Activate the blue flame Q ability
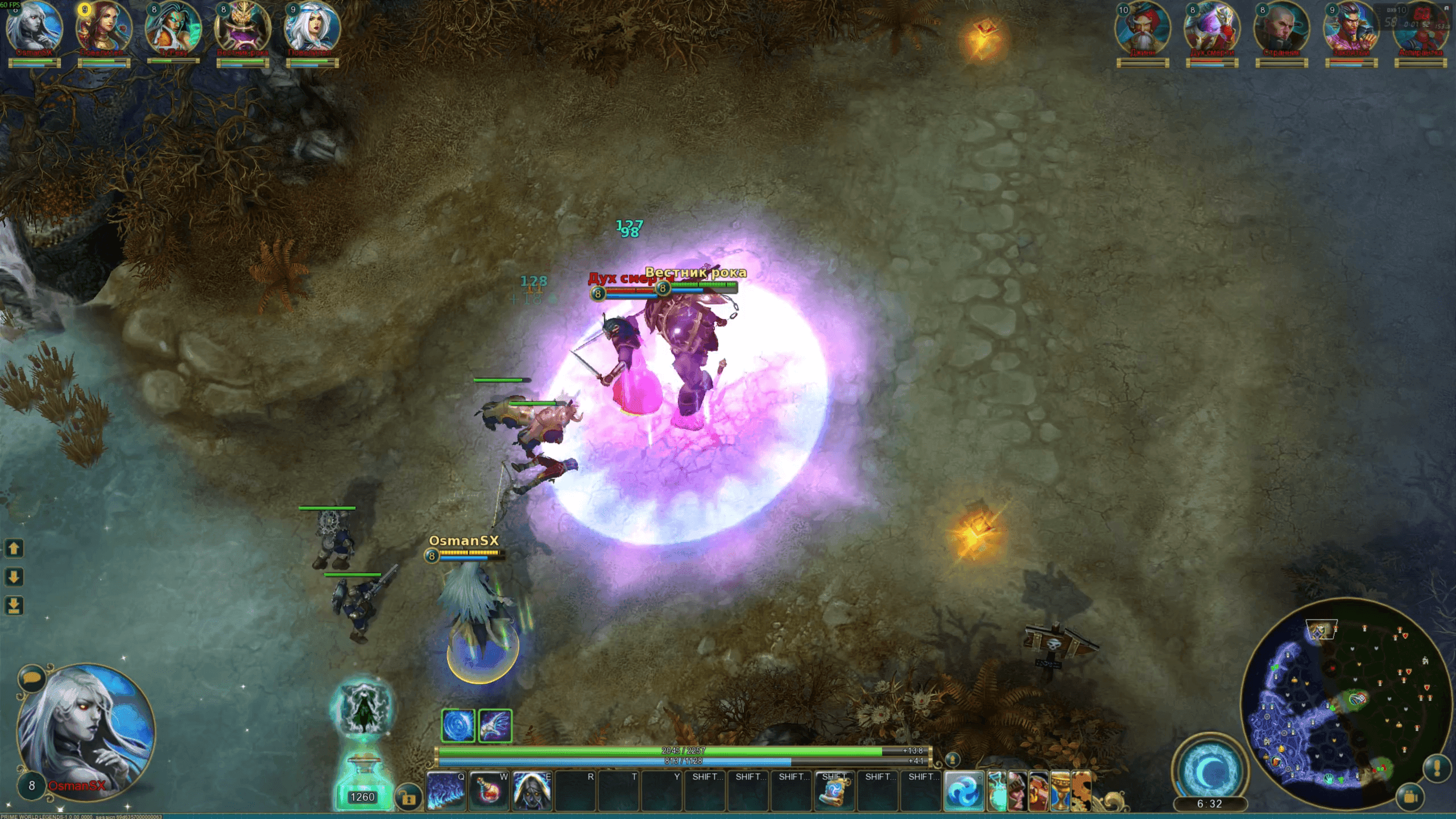The height and width of the screenshot is (819, 1456). pyautogui.click(x=445, y=791)
